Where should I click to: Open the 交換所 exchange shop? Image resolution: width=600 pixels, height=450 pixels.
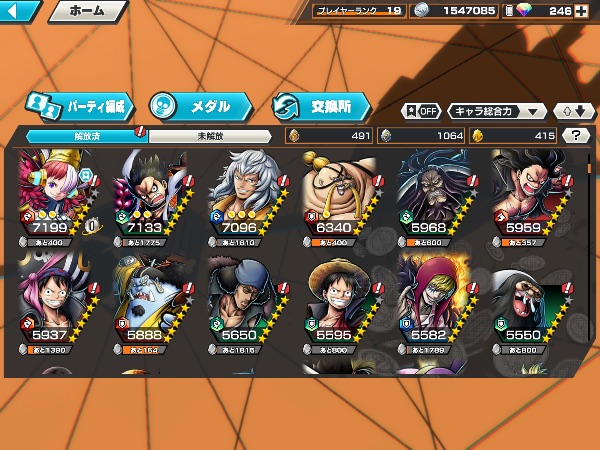(320, 105)
